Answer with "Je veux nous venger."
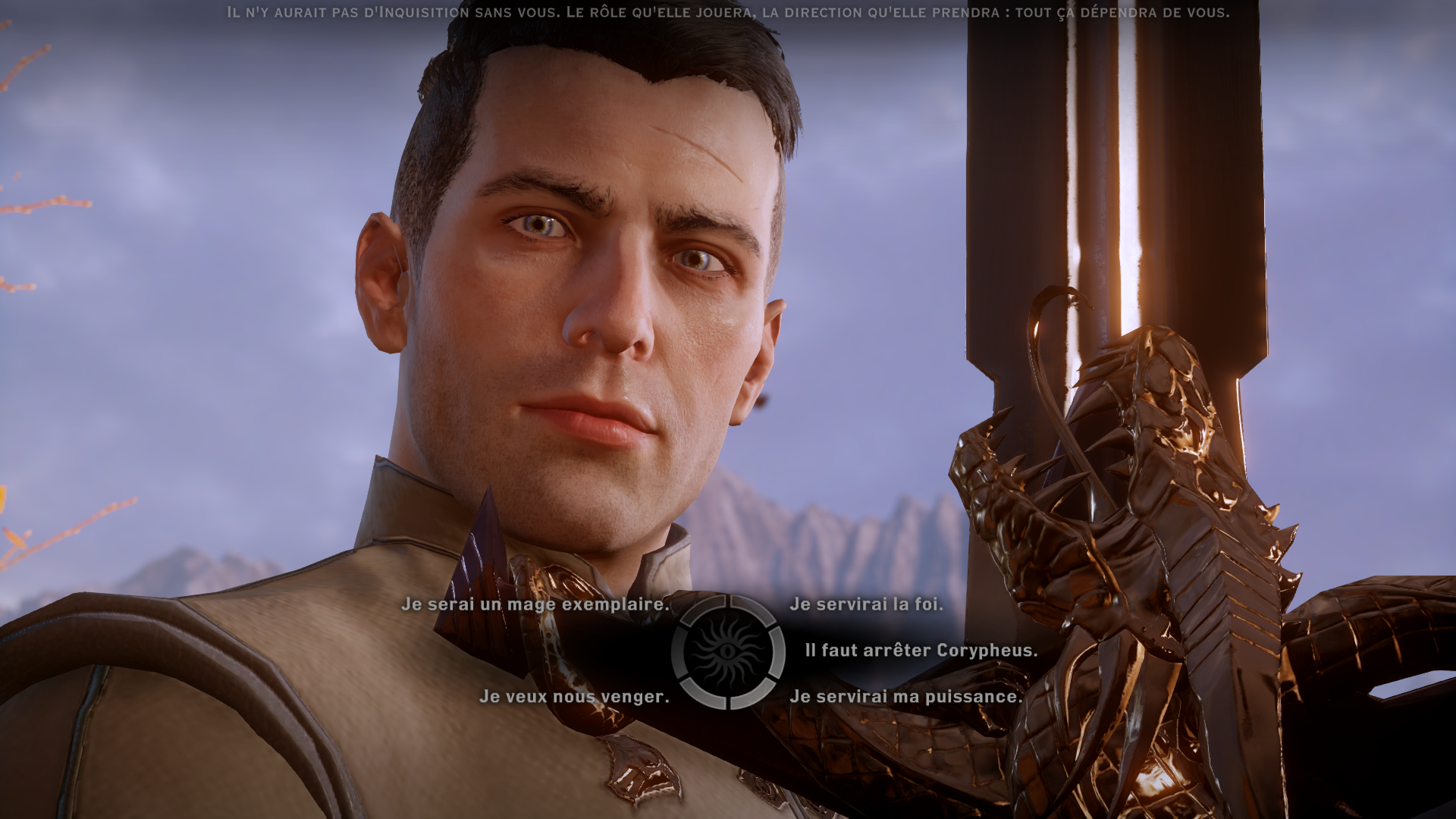Screen dimensions: 1456x819 (x=574, y=697)
